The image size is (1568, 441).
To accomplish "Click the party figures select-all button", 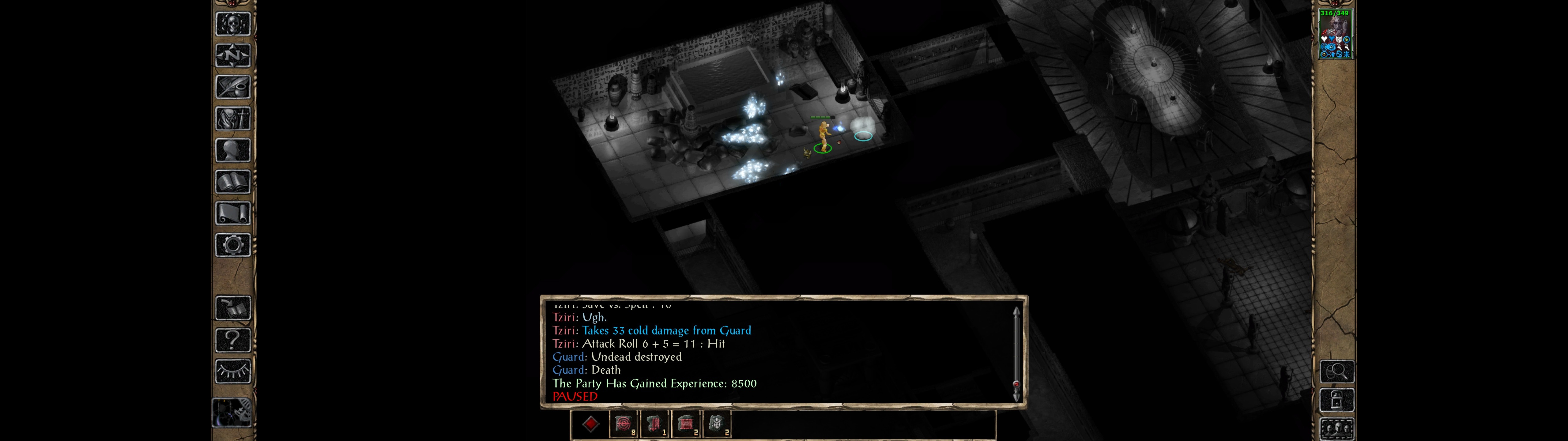I will 1336,428.
